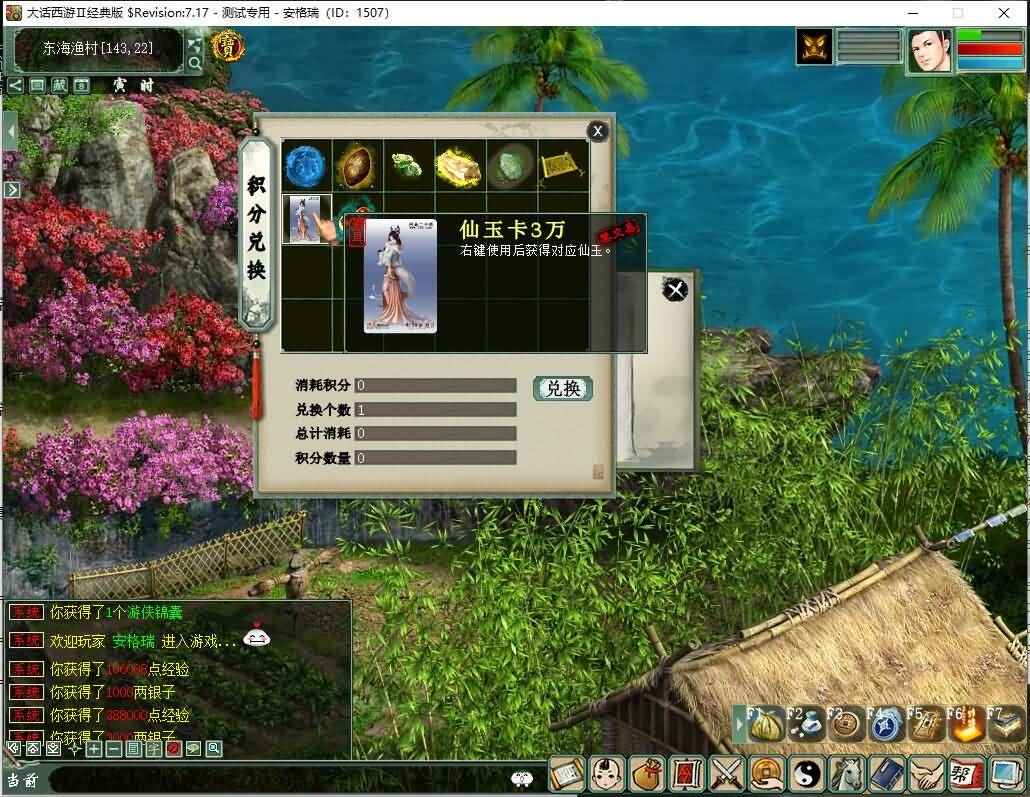Image resolution: width=1030 pixels, height=797 pixels.
Task: Activate the F6 glowing fire skill
Action: pyautogui.click(x=965, y=724)
